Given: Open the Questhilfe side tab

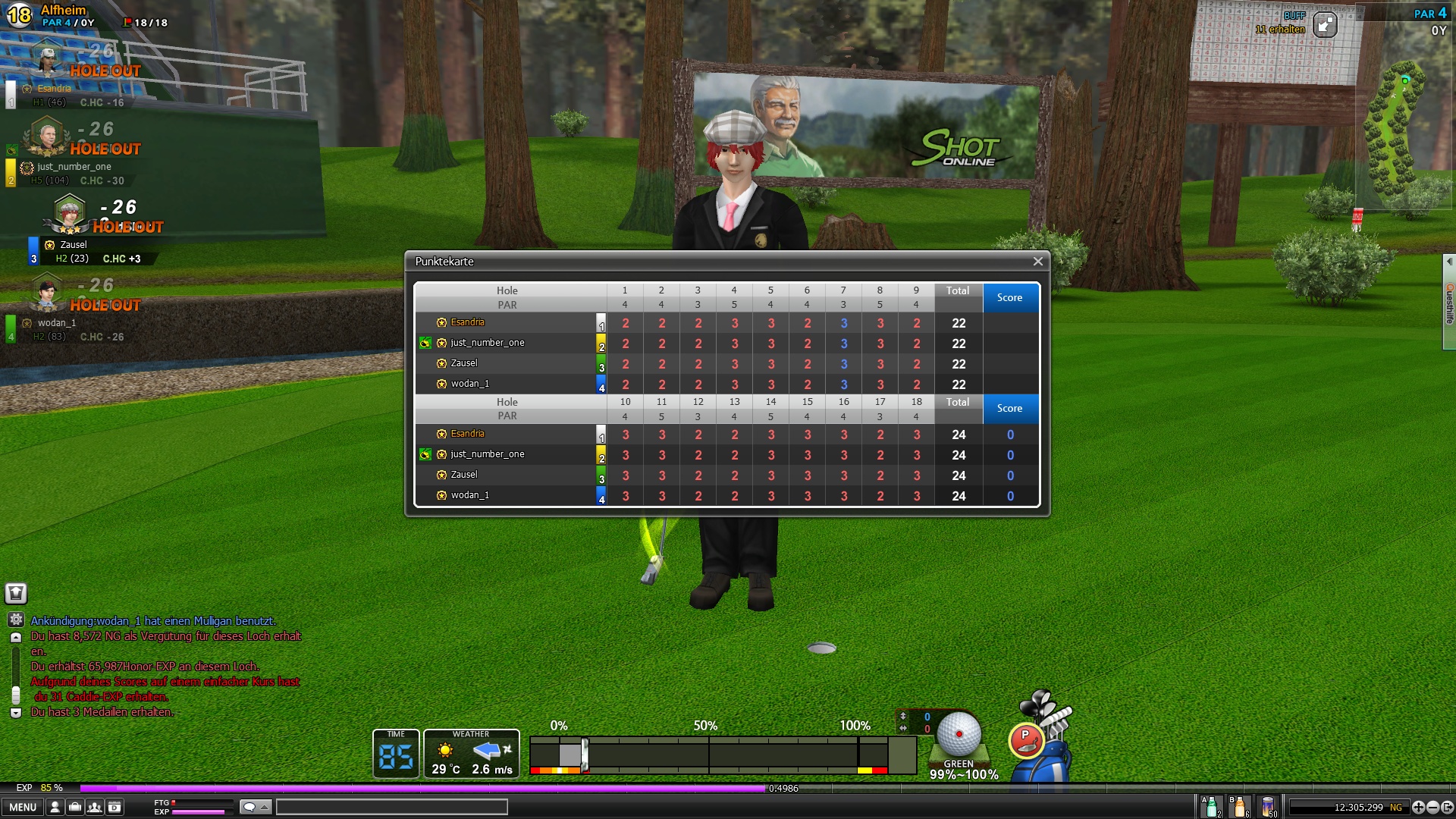Looking at the screenshot, I should pos(1449,303).
